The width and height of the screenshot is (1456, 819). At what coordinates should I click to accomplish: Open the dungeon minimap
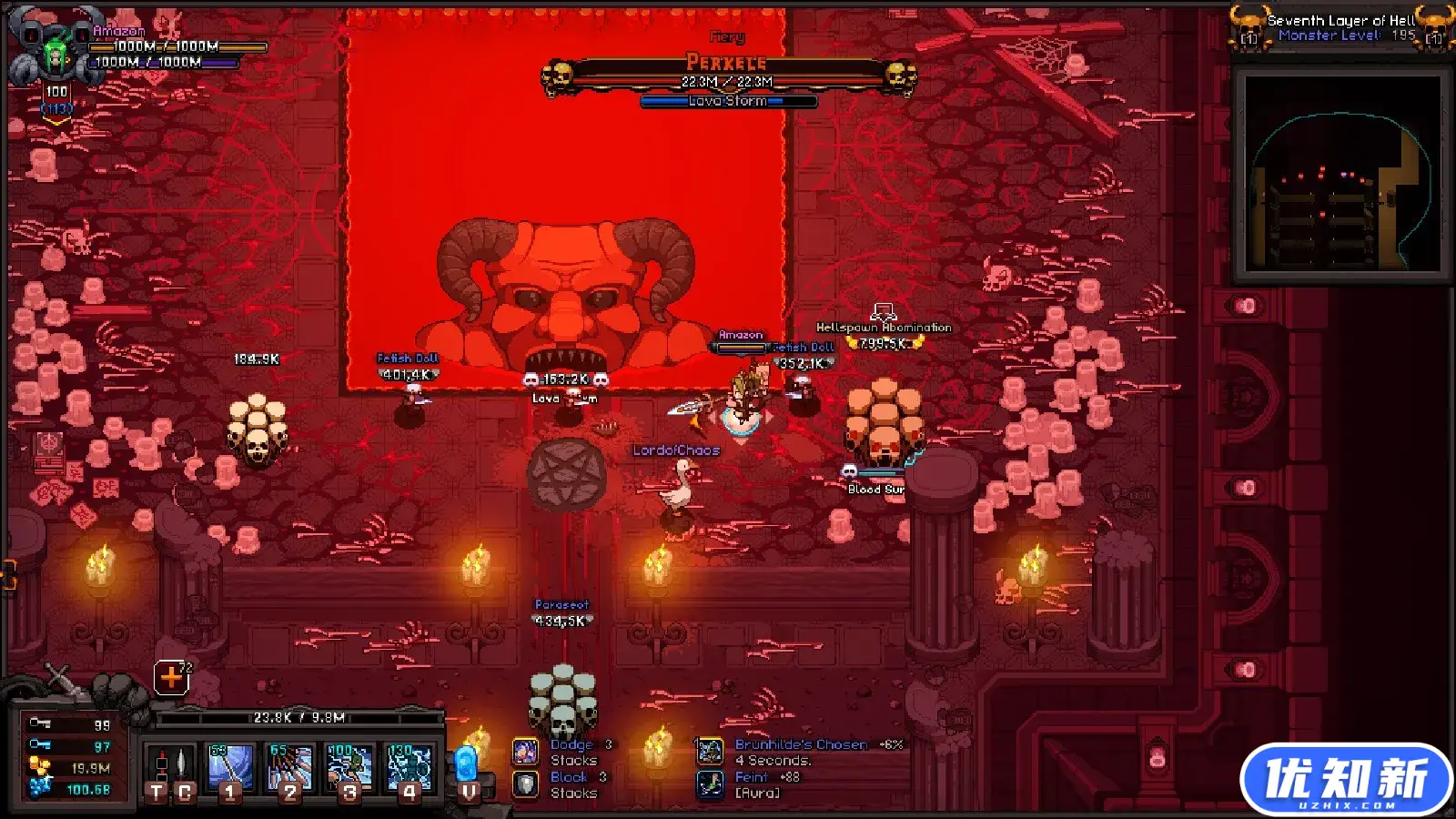(x=1341, y=173)
